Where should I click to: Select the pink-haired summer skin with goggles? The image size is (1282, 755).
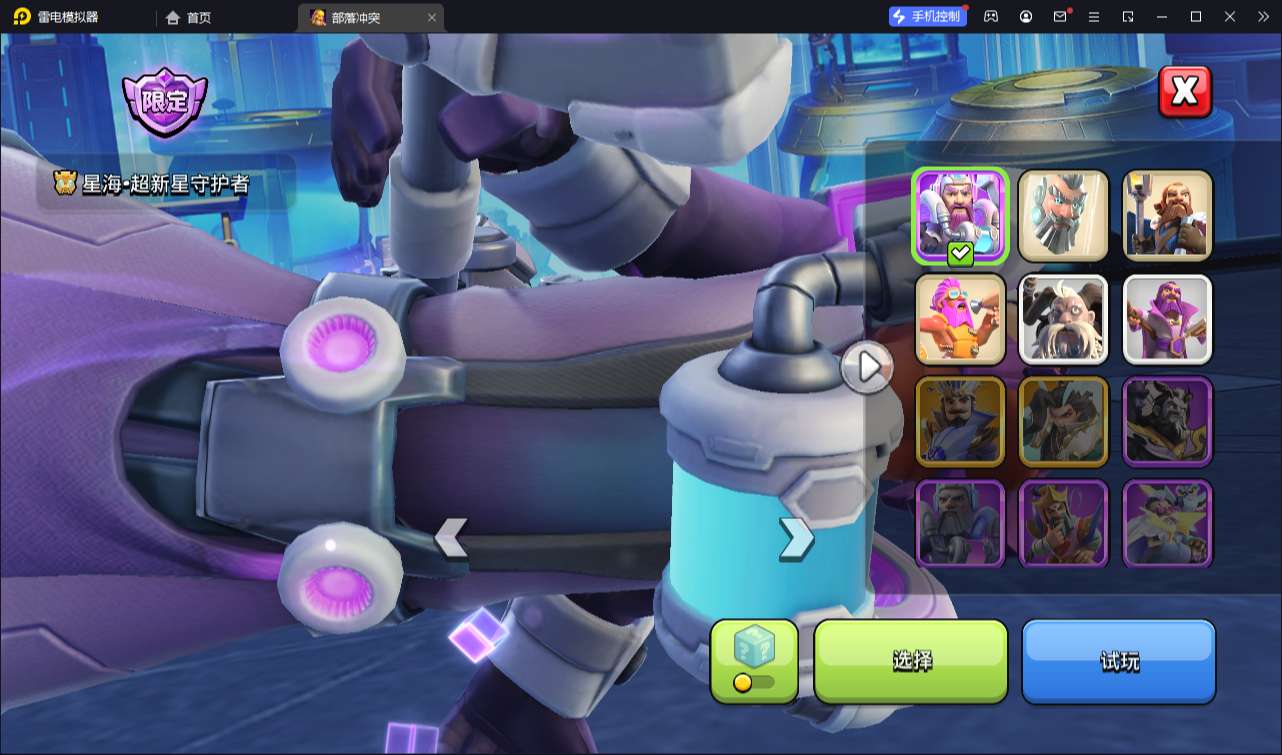coord(960,319)
